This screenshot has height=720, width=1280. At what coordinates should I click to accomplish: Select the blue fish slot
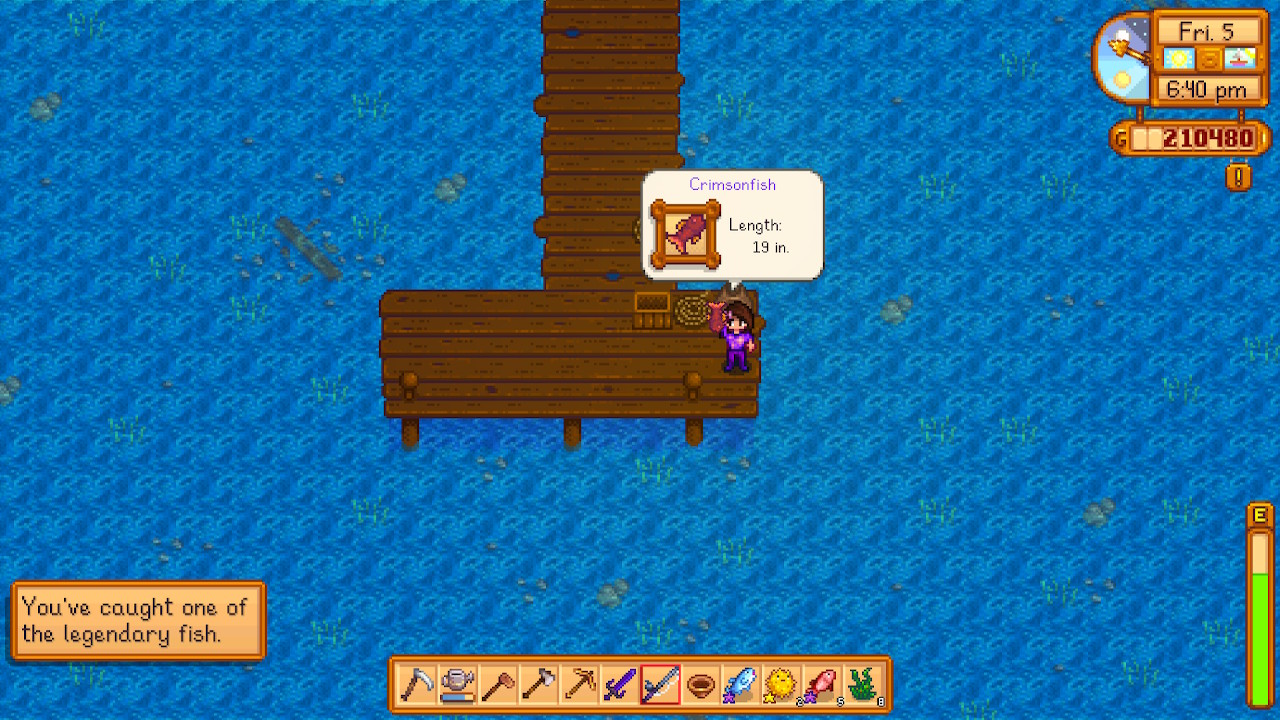coord(741,685)
